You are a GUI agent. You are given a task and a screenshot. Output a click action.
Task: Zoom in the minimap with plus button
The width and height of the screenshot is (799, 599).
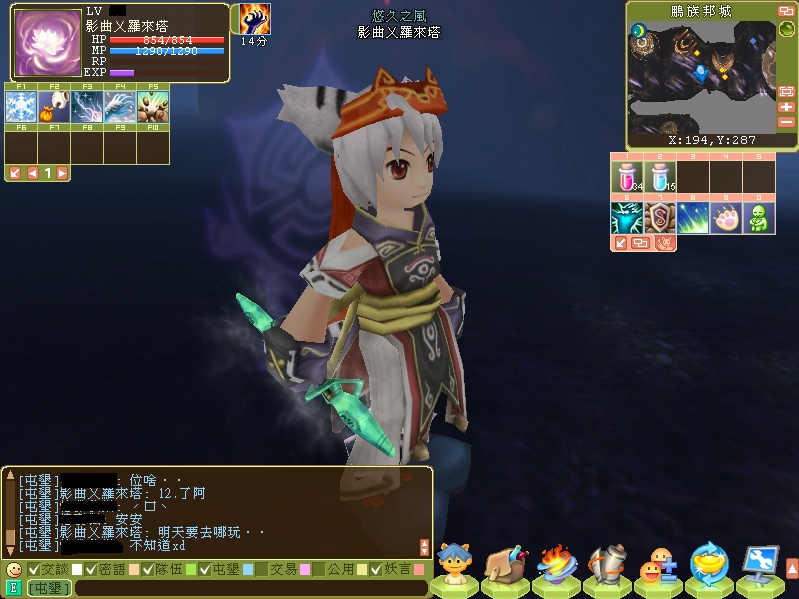[786, 107]
